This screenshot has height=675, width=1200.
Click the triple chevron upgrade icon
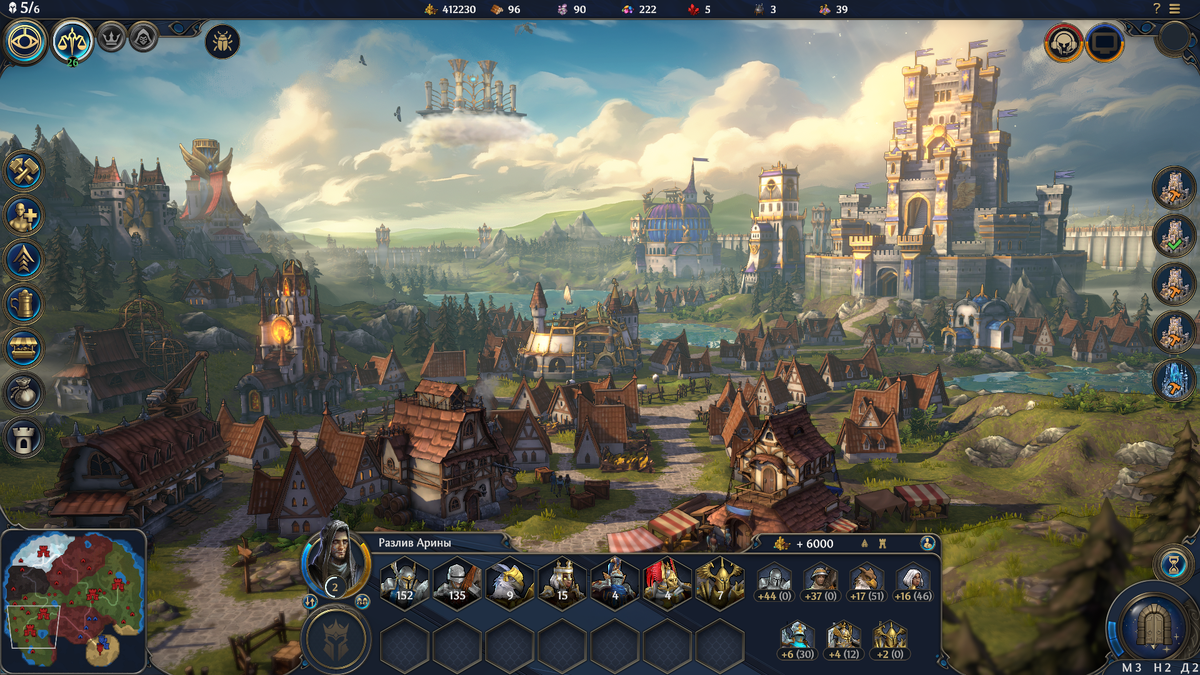pyautogui.click(x=24, y=260)
